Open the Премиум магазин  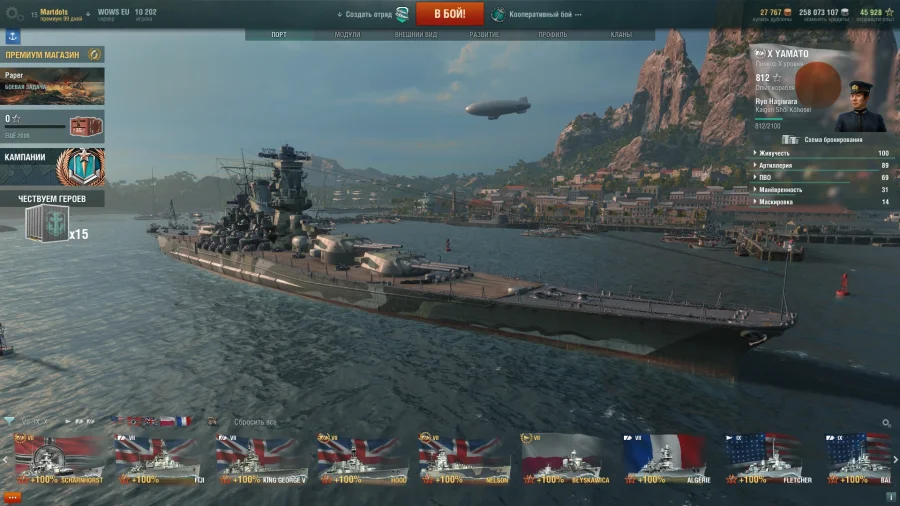pos(52,55)
